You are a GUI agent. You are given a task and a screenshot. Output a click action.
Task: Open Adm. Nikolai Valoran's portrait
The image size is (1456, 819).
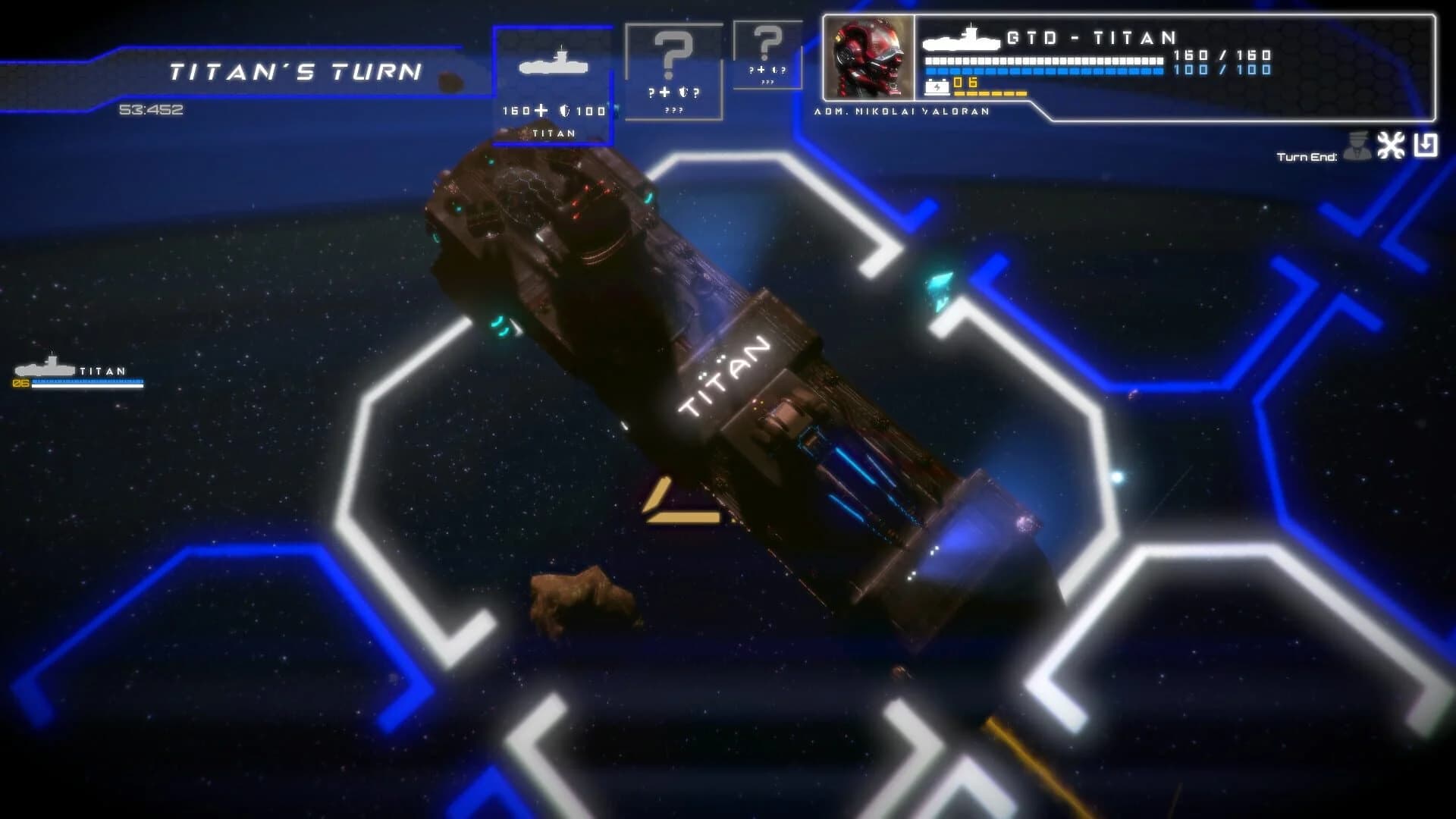click(x=870, y=57)
